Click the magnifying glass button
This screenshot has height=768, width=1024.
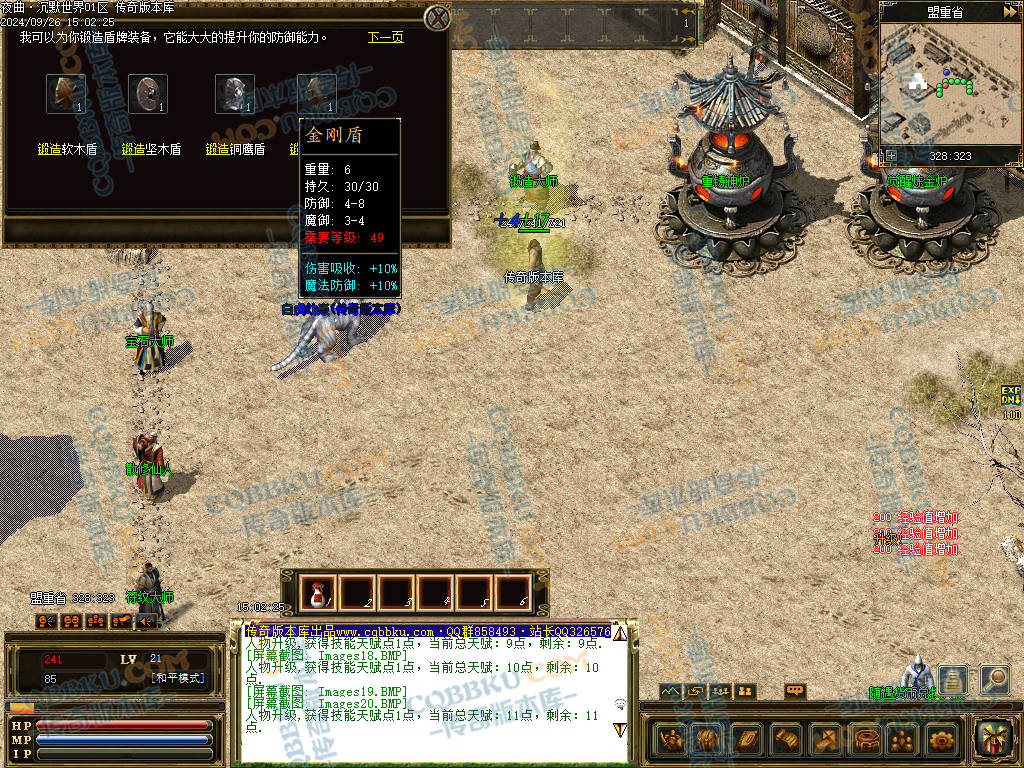[994, 679]
